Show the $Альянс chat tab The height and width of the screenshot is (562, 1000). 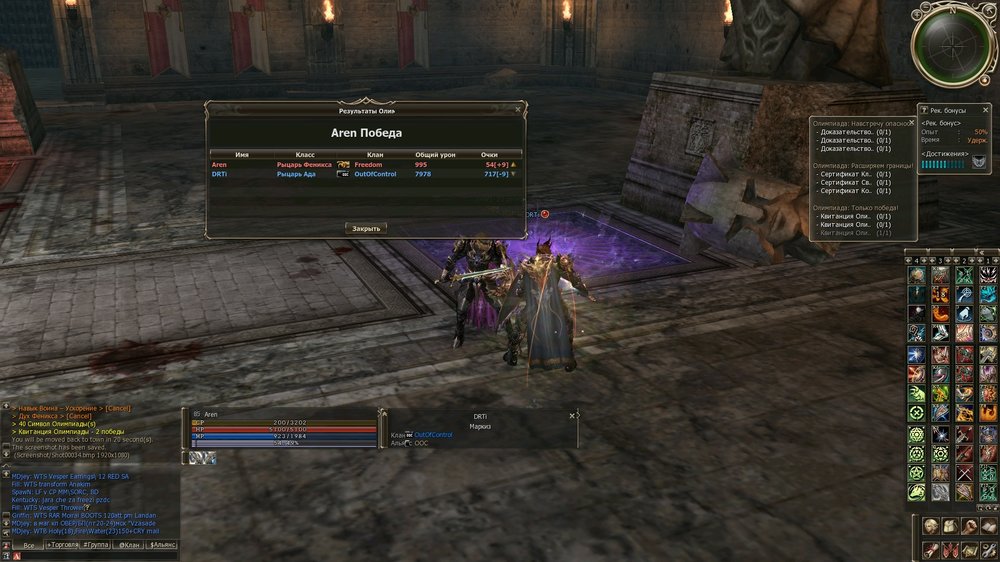162,545
